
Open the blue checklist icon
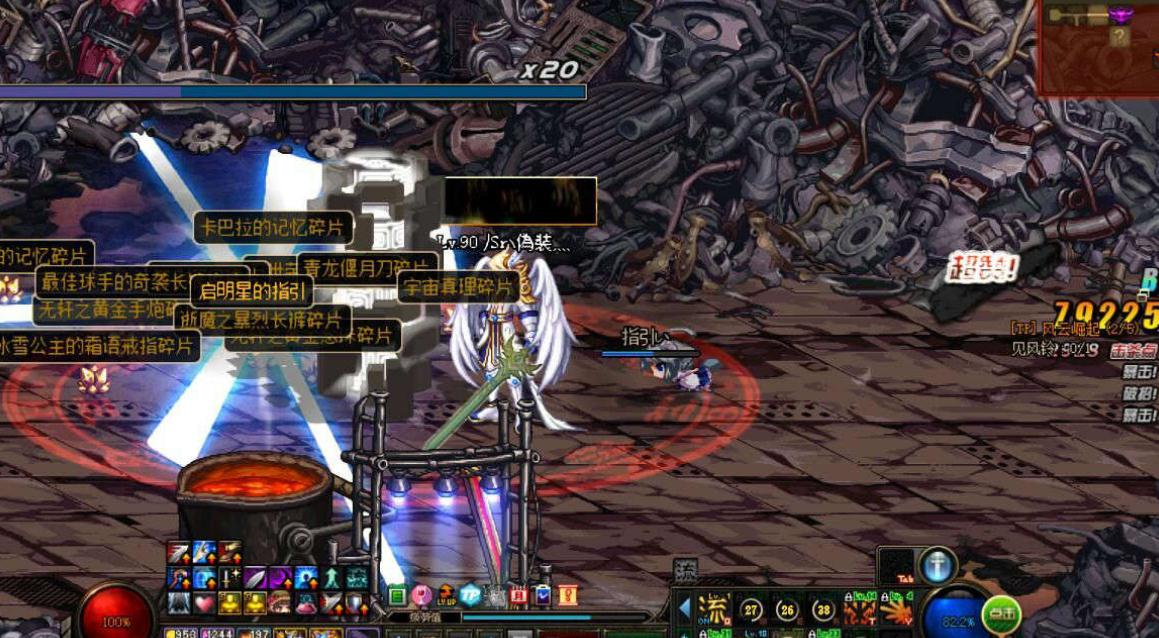point(543,596)
